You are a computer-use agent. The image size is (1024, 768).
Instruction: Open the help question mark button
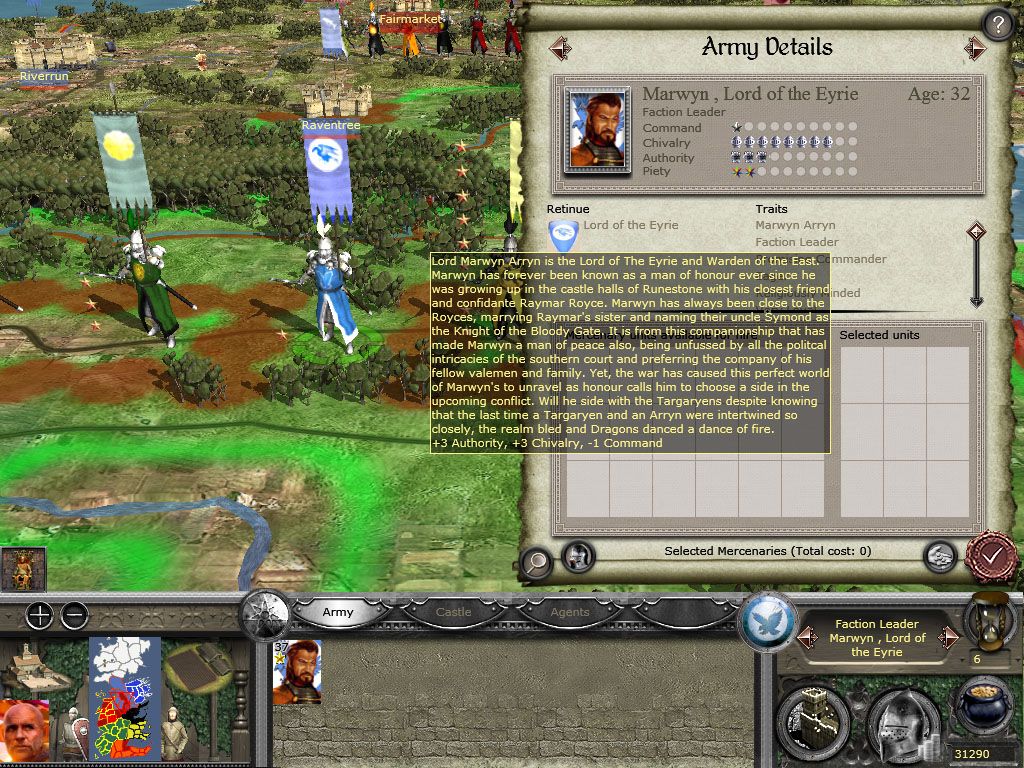(997, 24)
